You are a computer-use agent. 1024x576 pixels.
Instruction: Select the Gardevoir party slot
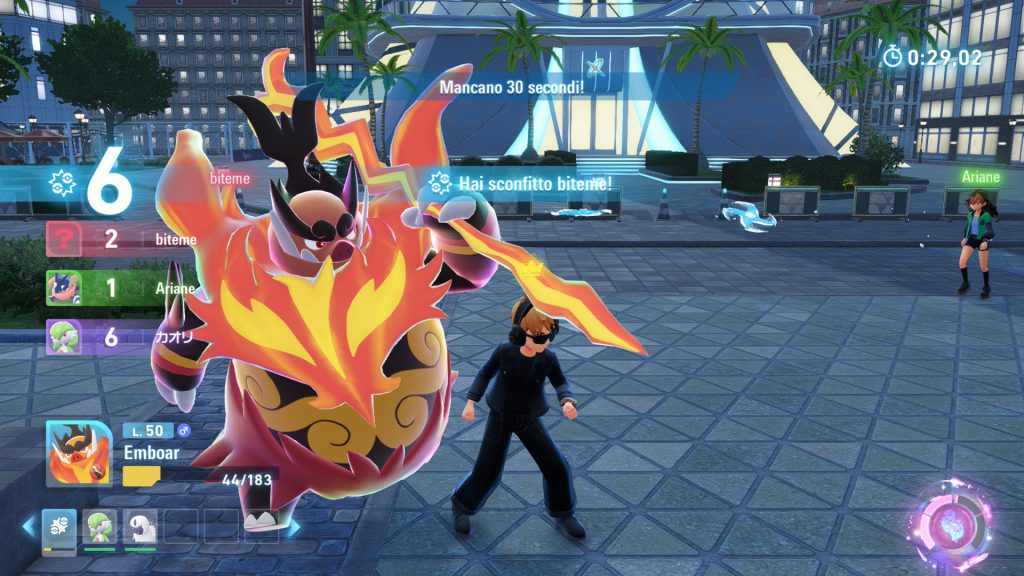(99, 525)
